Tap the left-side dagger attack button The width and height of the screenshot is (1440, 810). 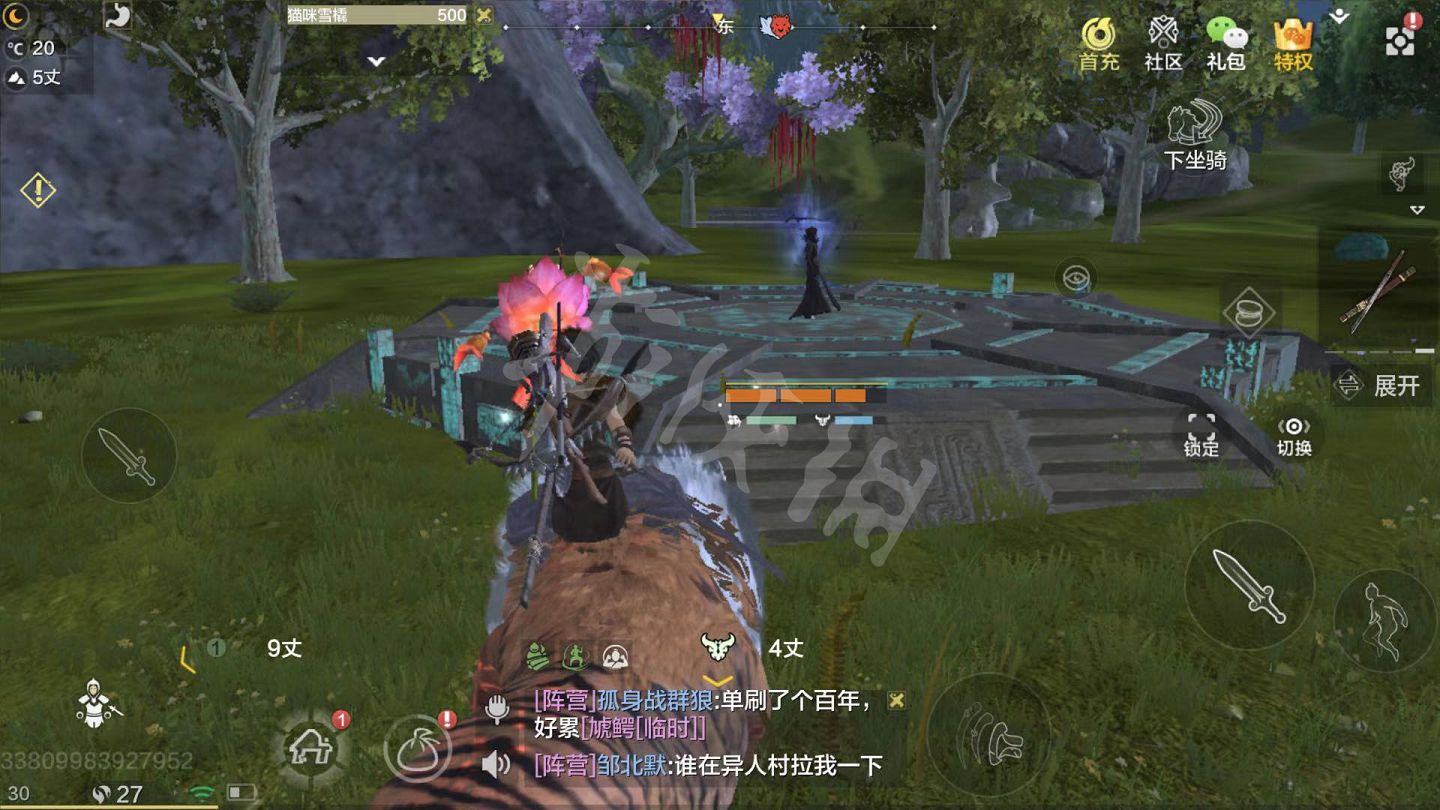(129, 455)
